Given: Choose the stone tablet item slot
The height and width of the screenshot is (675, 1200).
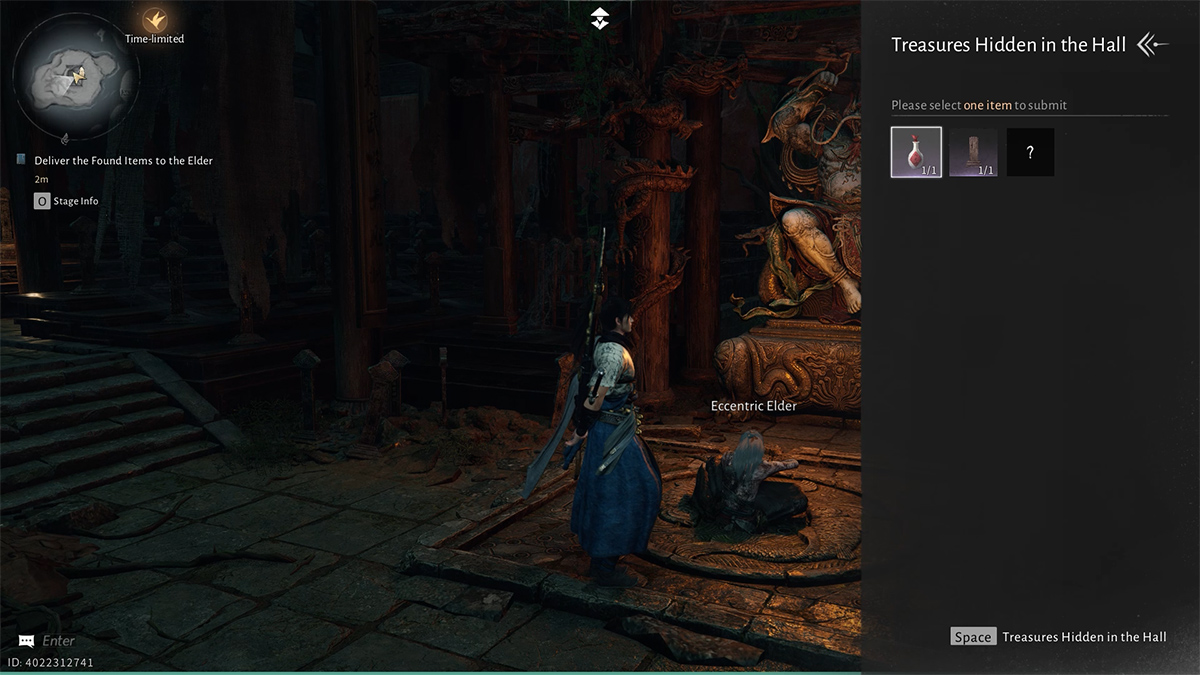Looking at the screenshot, I should (x=973, y=152).
